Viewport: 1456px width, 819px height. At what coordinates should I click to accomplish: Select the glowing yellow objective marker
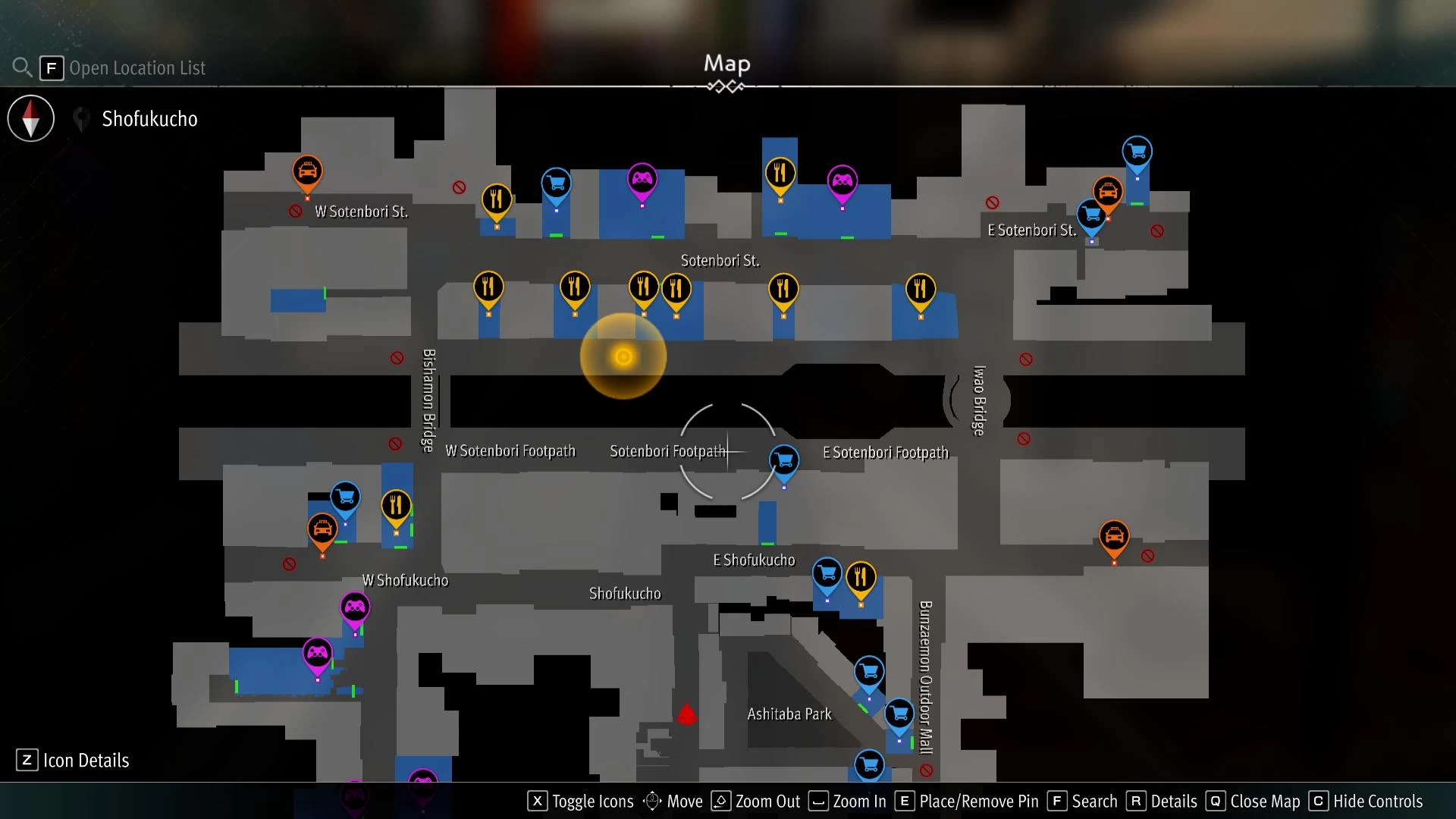coord(623,356)
